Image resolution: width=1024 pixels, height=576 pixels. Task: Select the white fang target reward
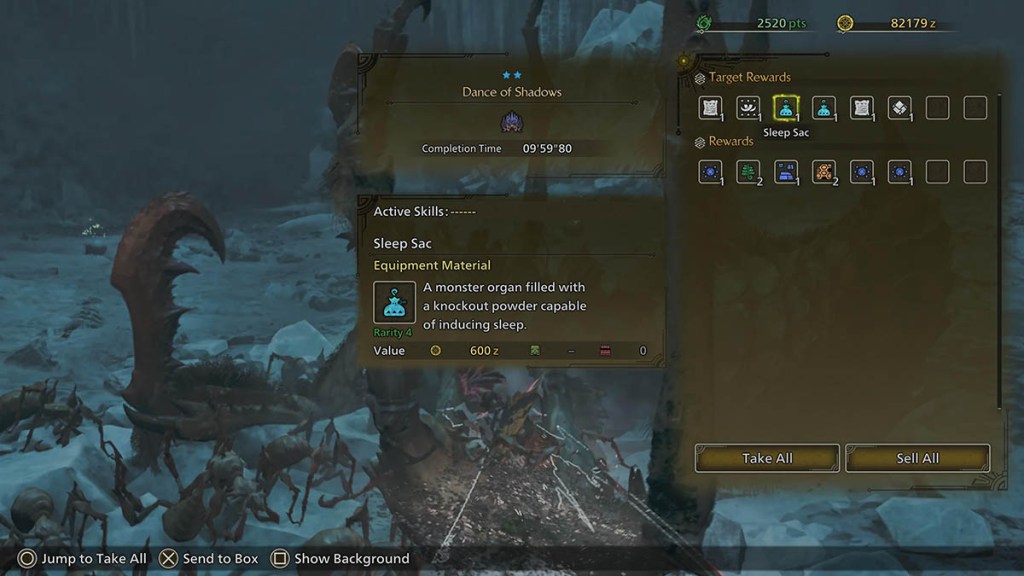click(748, 108)
